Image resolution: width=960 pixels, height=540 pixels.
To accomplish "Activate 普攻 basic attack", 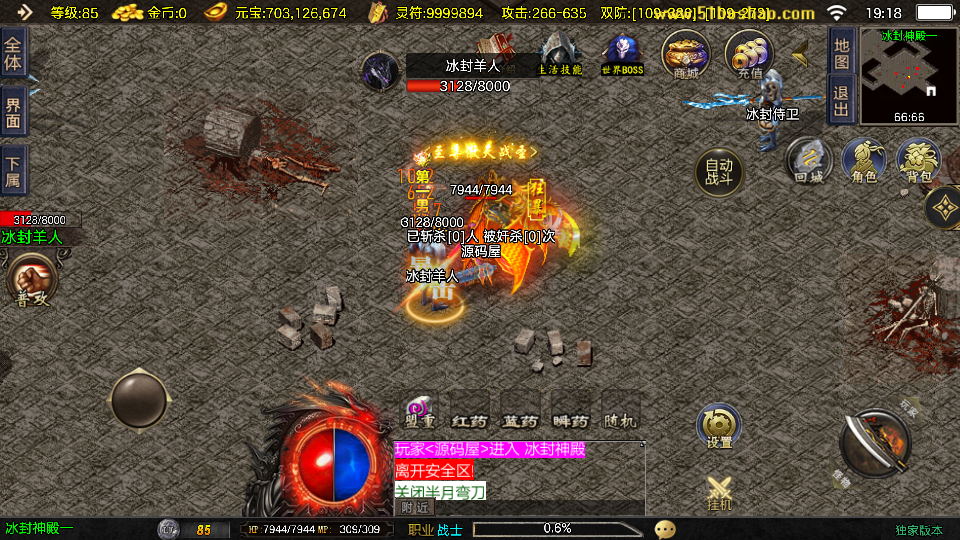I will pyautogui.click(x=31, y=280).
